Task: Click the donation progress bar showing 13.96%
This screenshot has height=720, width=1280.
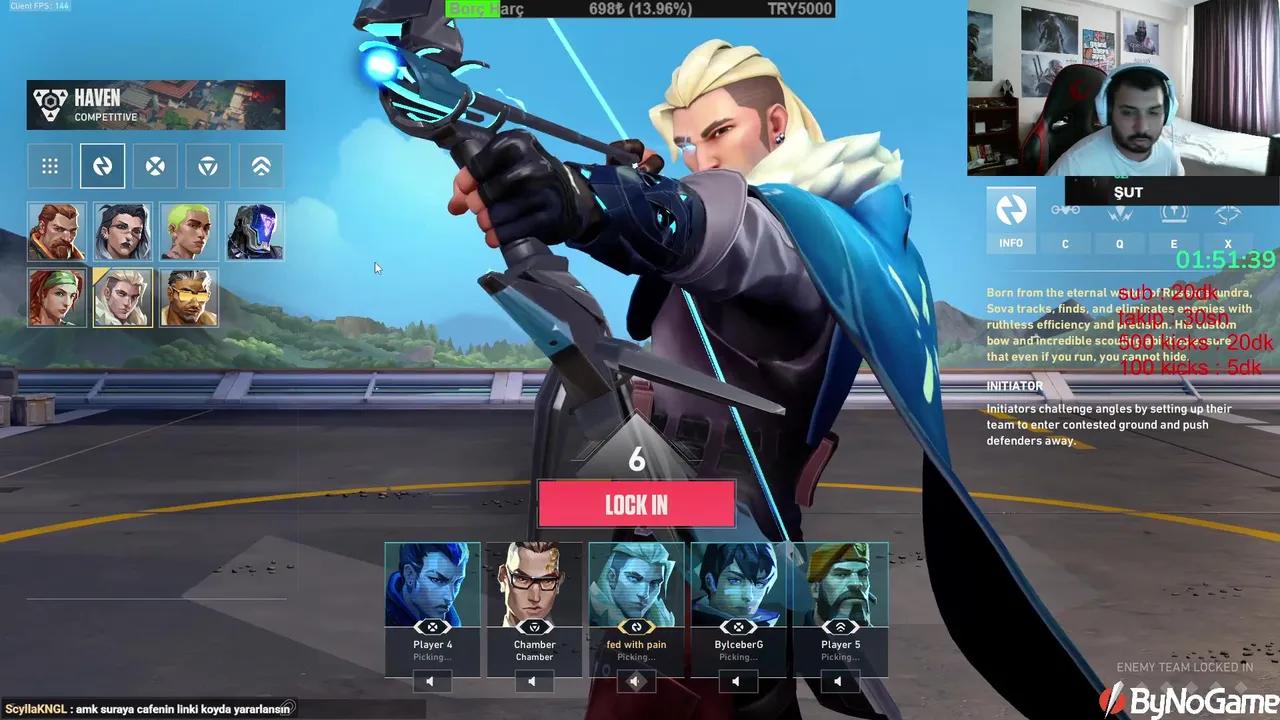Action: click(x=640, y=9)
